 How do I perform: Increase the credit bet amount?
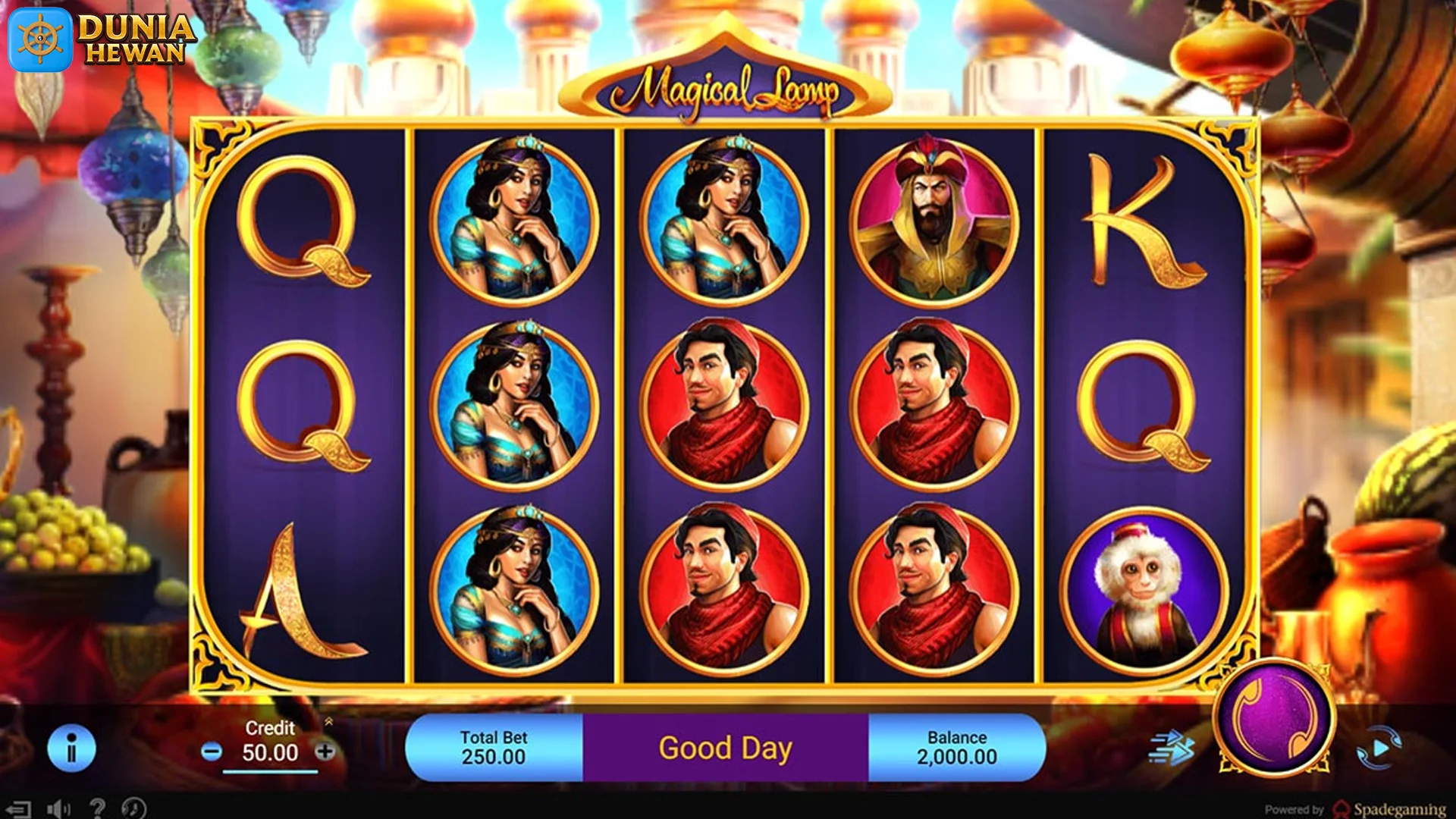pyautogui.click(x=325, y=752)
